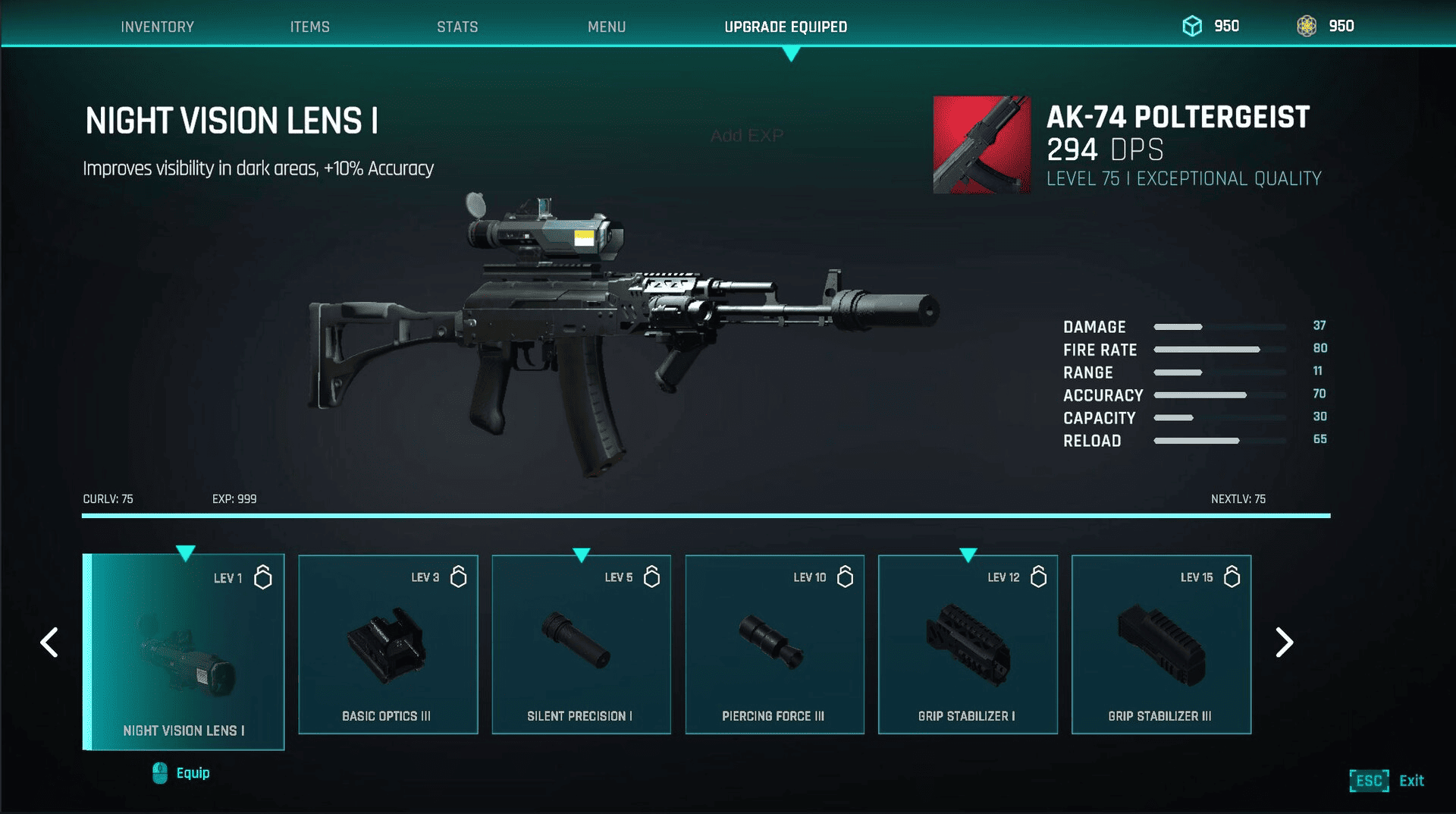Choose the Grip Stabilizer I card
This screenshot has width=1456, height=814.
968,644
